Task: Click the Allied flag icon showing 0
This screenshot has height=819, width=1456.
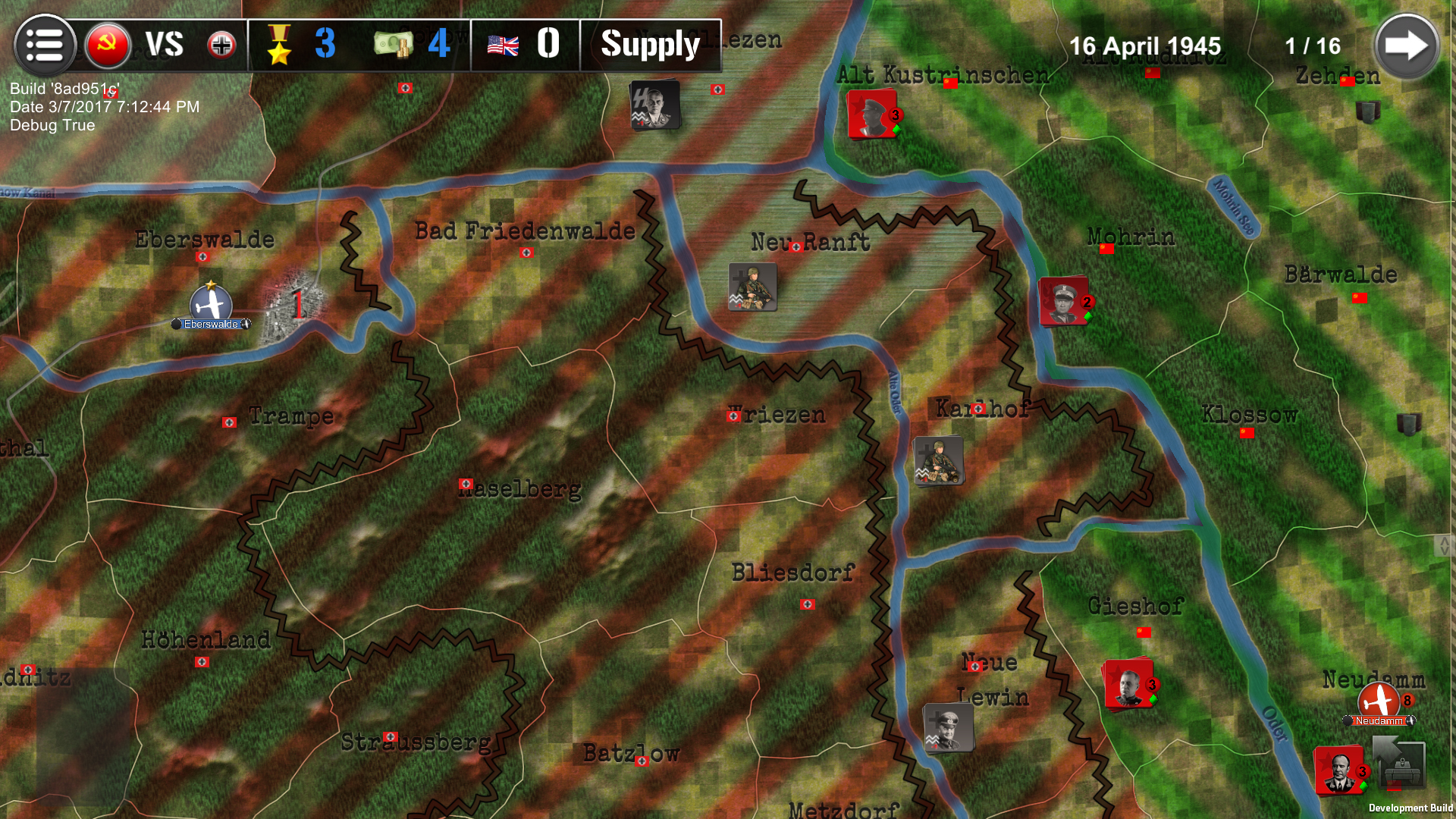Action: tap(501, 45)
